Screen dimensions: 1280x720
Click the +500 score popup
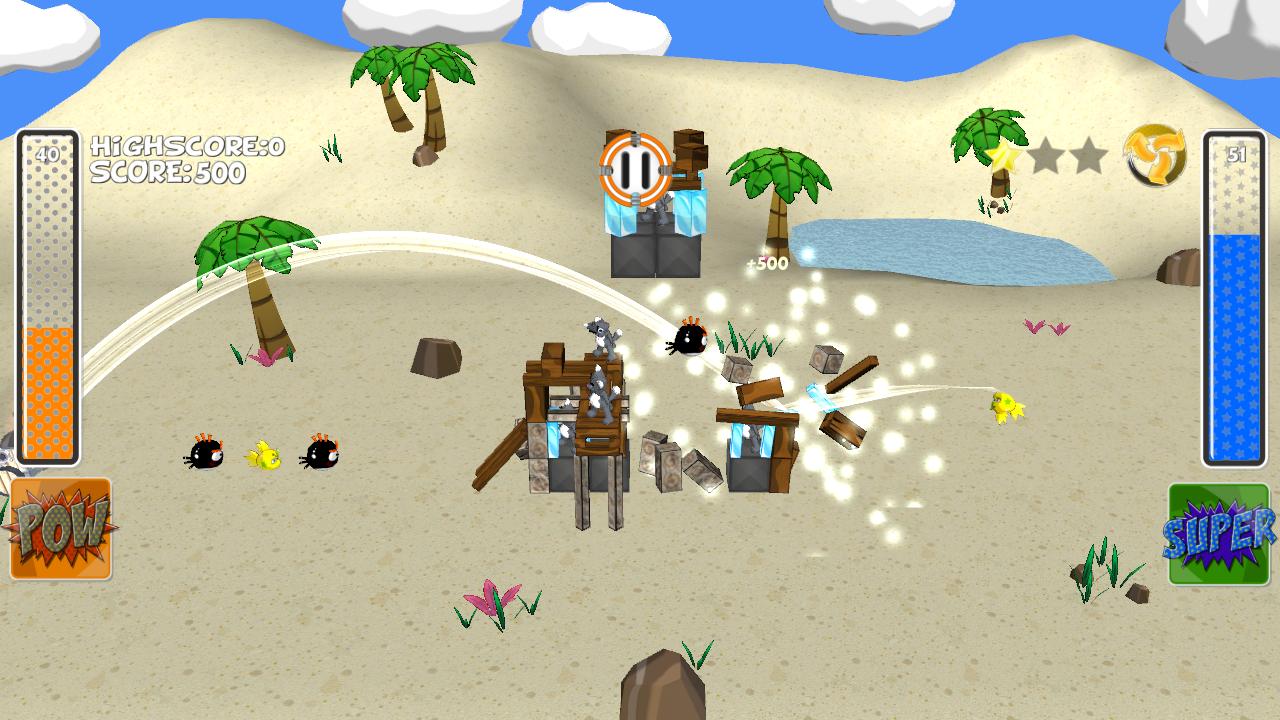tap(767, 262)
